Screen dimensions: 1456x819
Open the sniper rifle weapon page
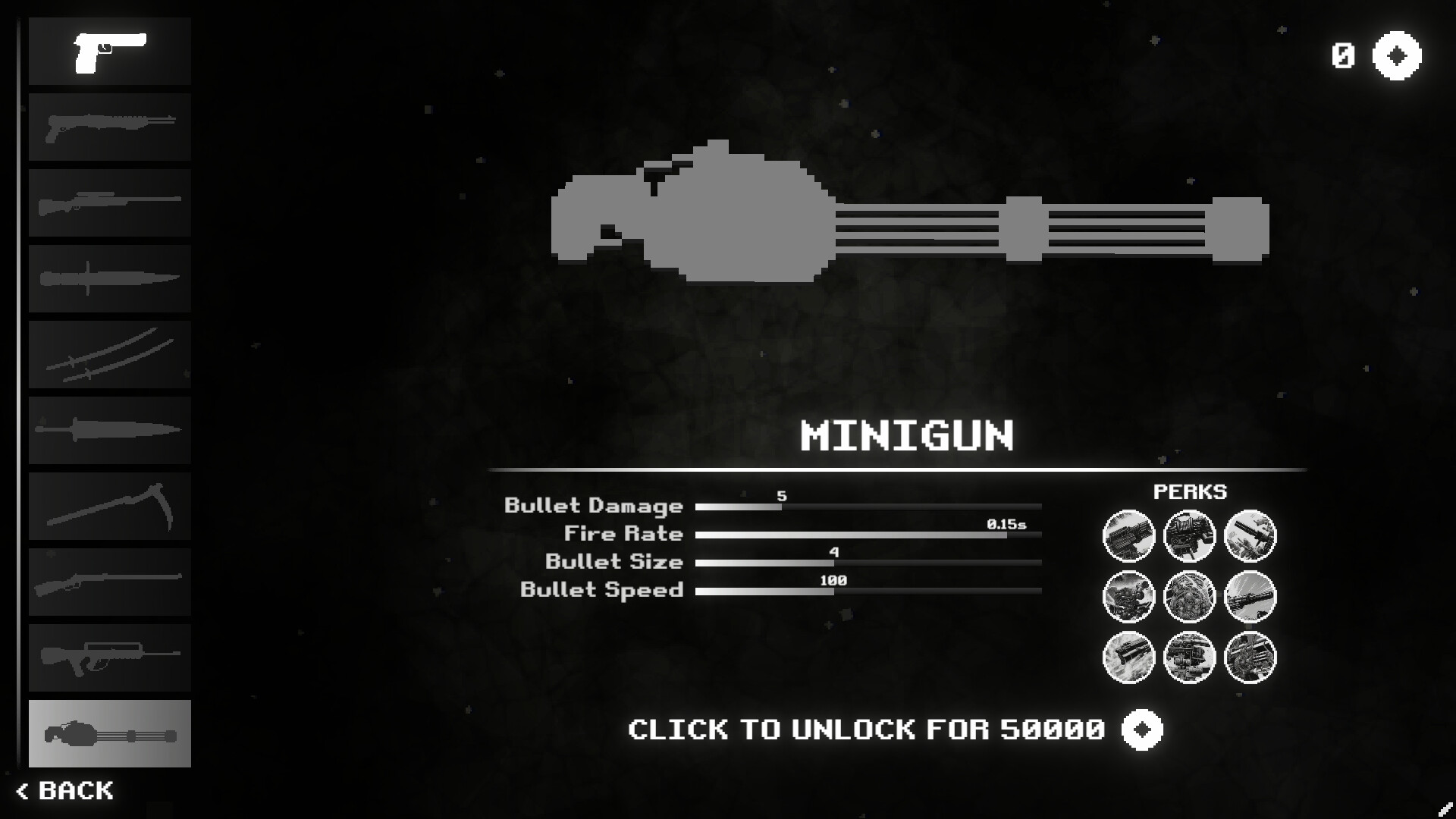tap(109, 202)
